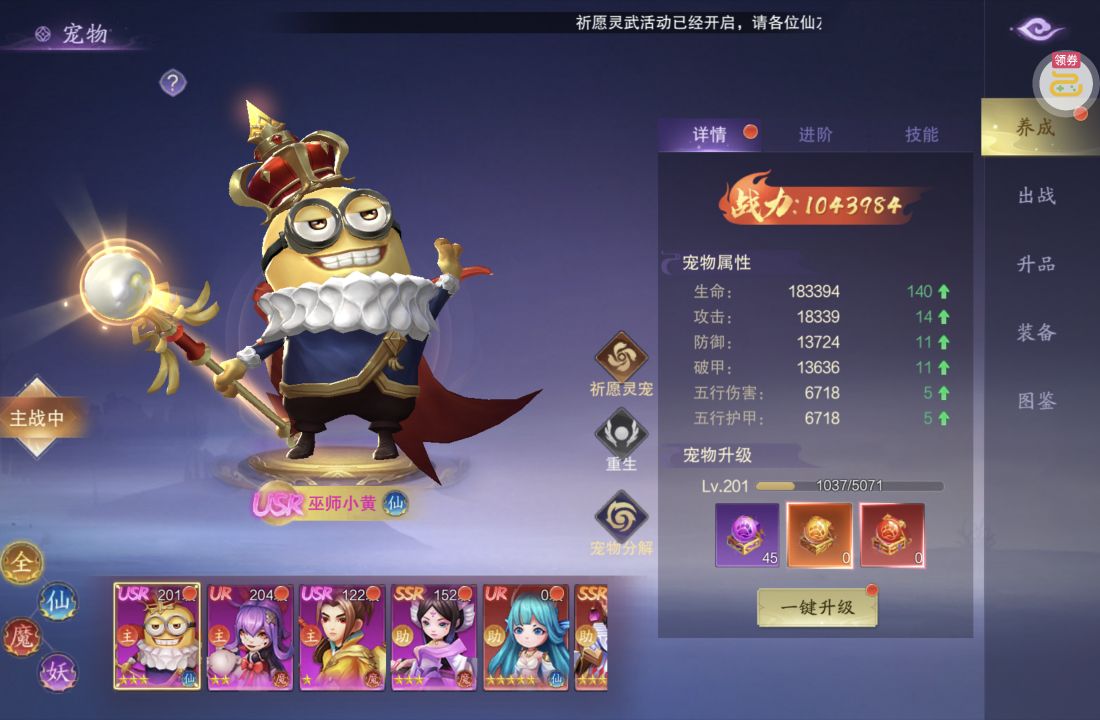This screenshot has width=1100, height=720.
Task: Click the 一键升级 button
Action: (817, 607)
